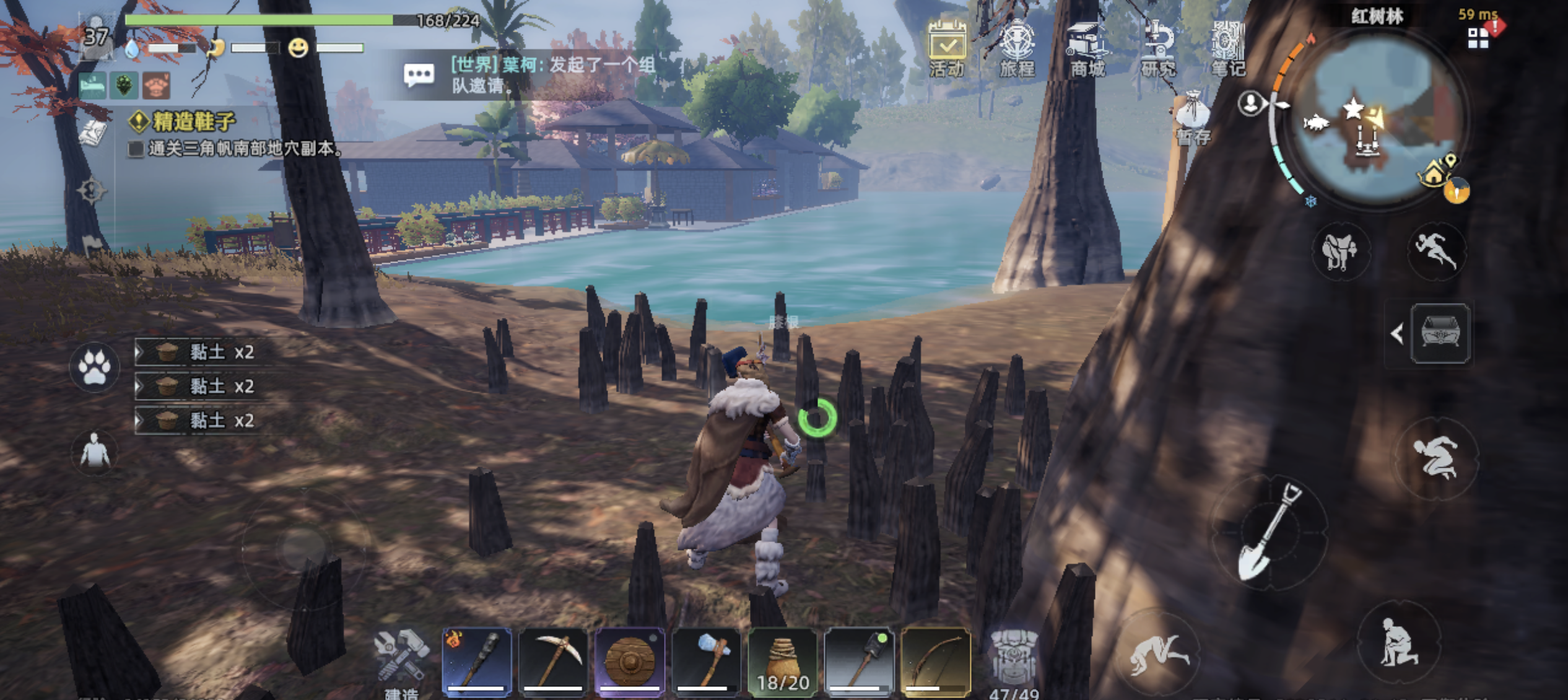The image size is (1568, 700).
Task: Open the 笔记 notes menu
Action: [x=1228, y=48]
